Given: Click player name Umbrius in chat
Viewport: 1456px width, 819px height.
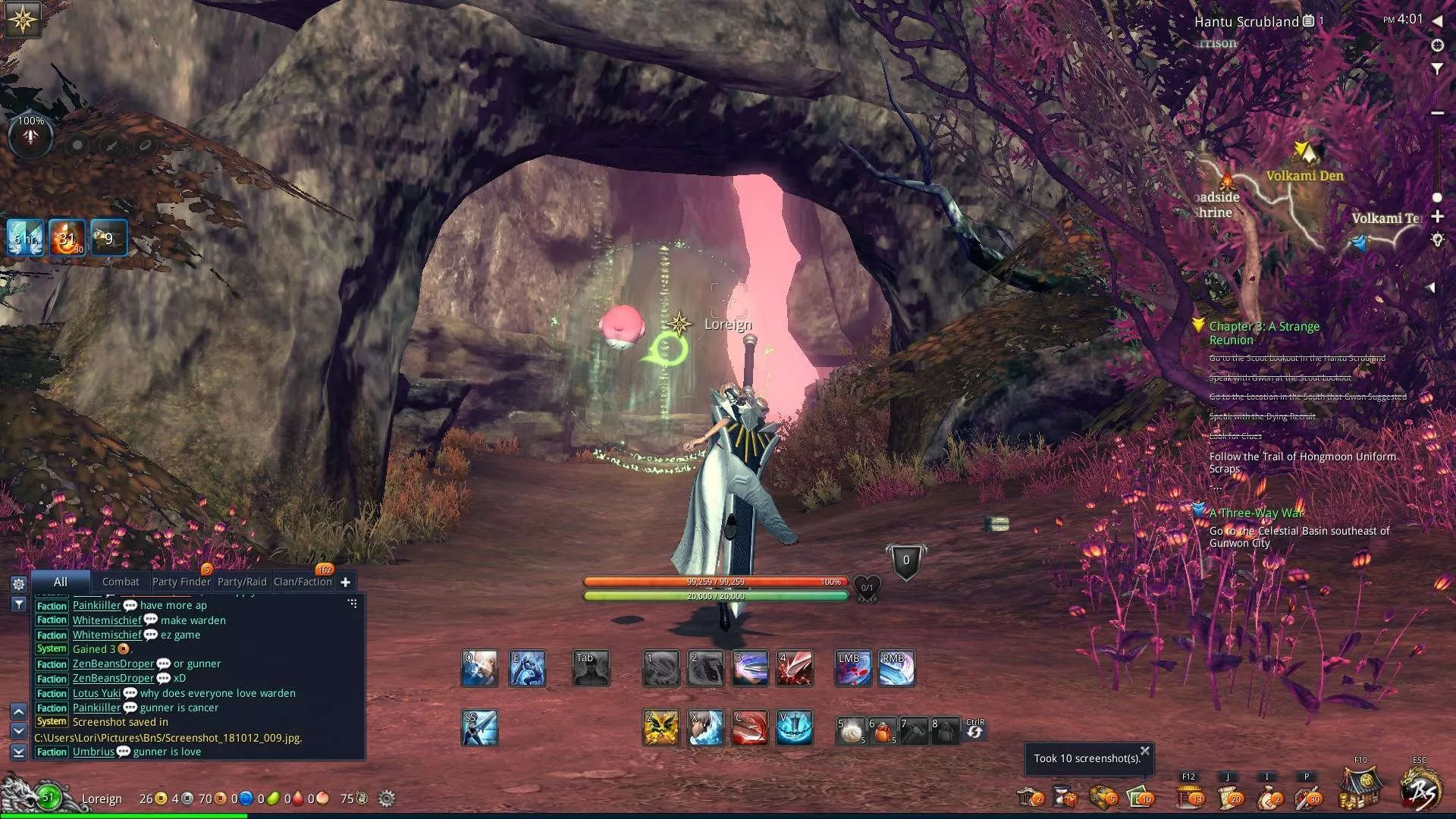Looking at the screenshot, I should click(x=93, y=752).
